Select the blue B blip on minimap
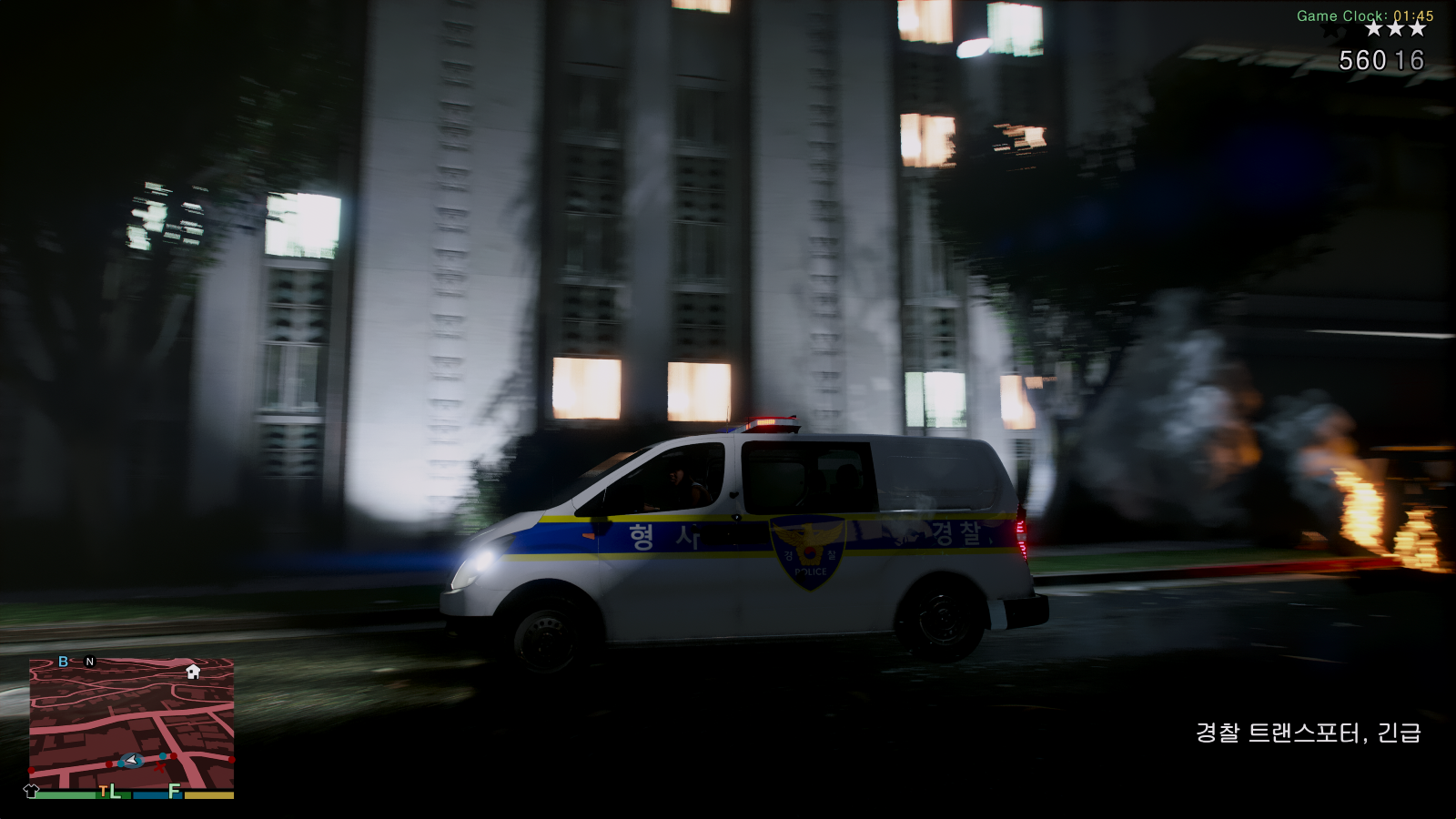 click(63, 662)
